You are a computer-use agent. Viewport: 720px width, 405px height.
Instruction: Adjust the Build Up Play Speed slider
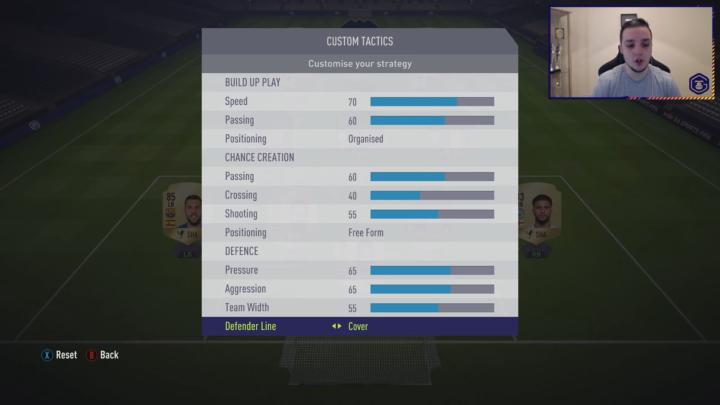tap(432, 102)
